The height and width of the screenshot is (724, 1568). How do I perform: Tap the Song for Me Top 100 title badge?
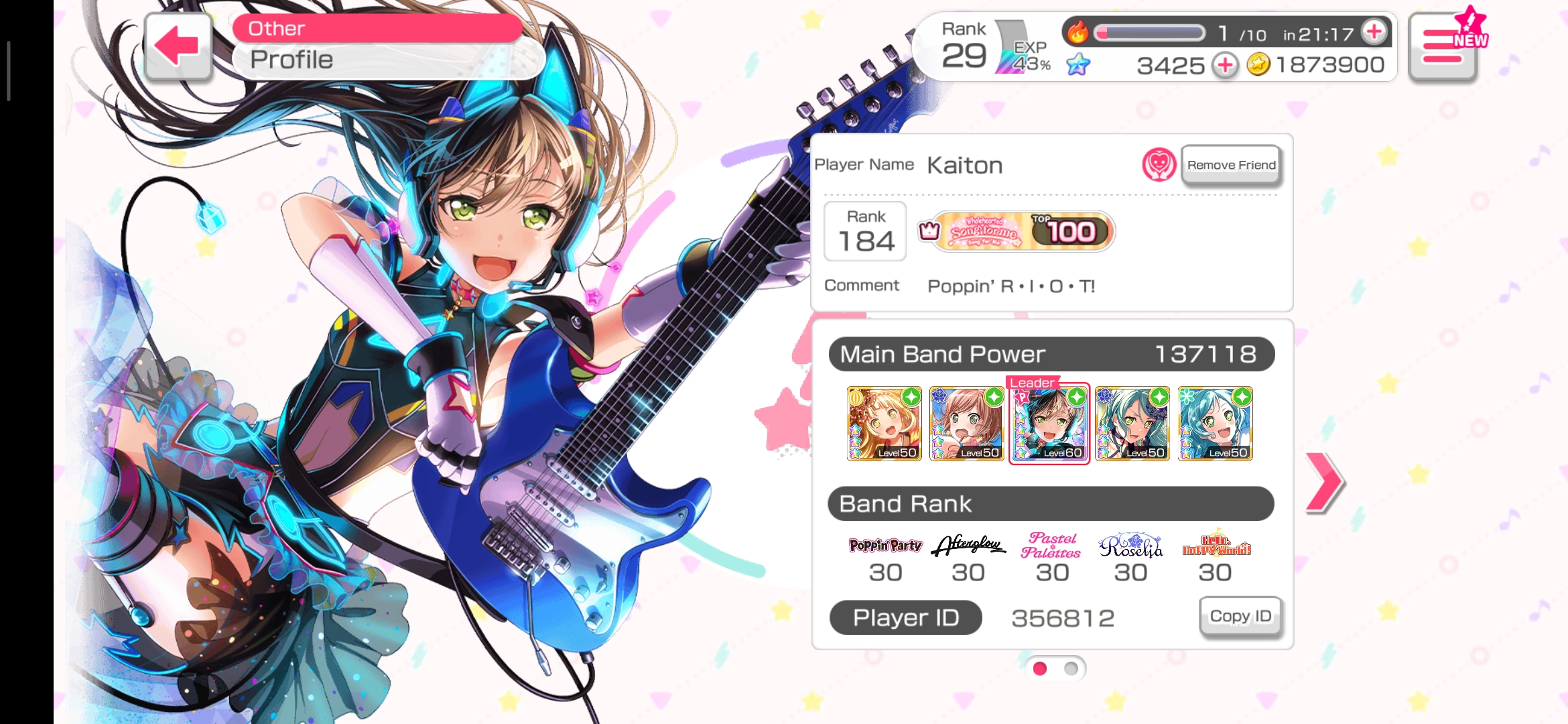point(1023,232)
